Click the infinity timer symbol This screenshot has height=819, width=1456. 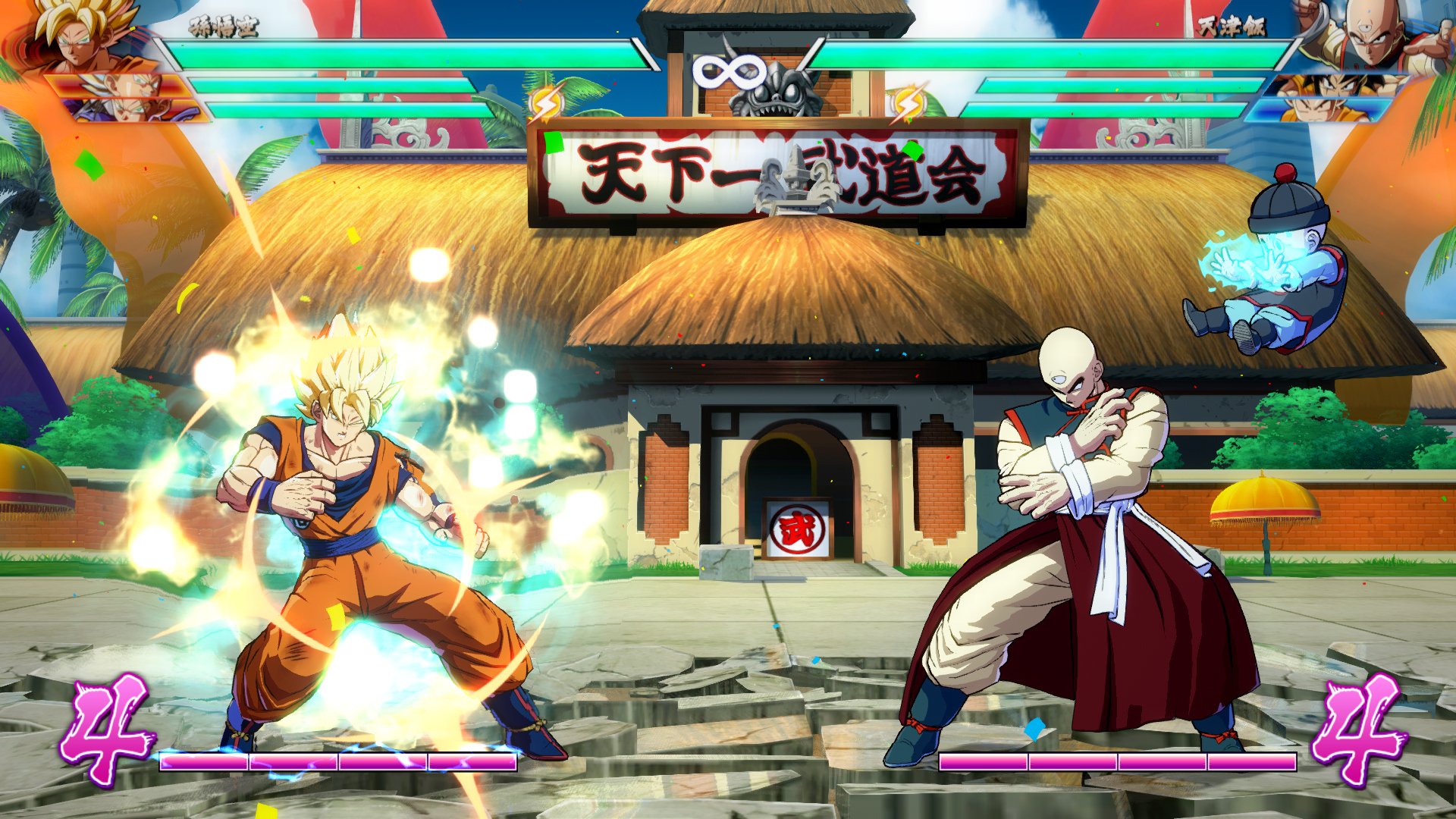pyautogui.click(x=728, y=72)
